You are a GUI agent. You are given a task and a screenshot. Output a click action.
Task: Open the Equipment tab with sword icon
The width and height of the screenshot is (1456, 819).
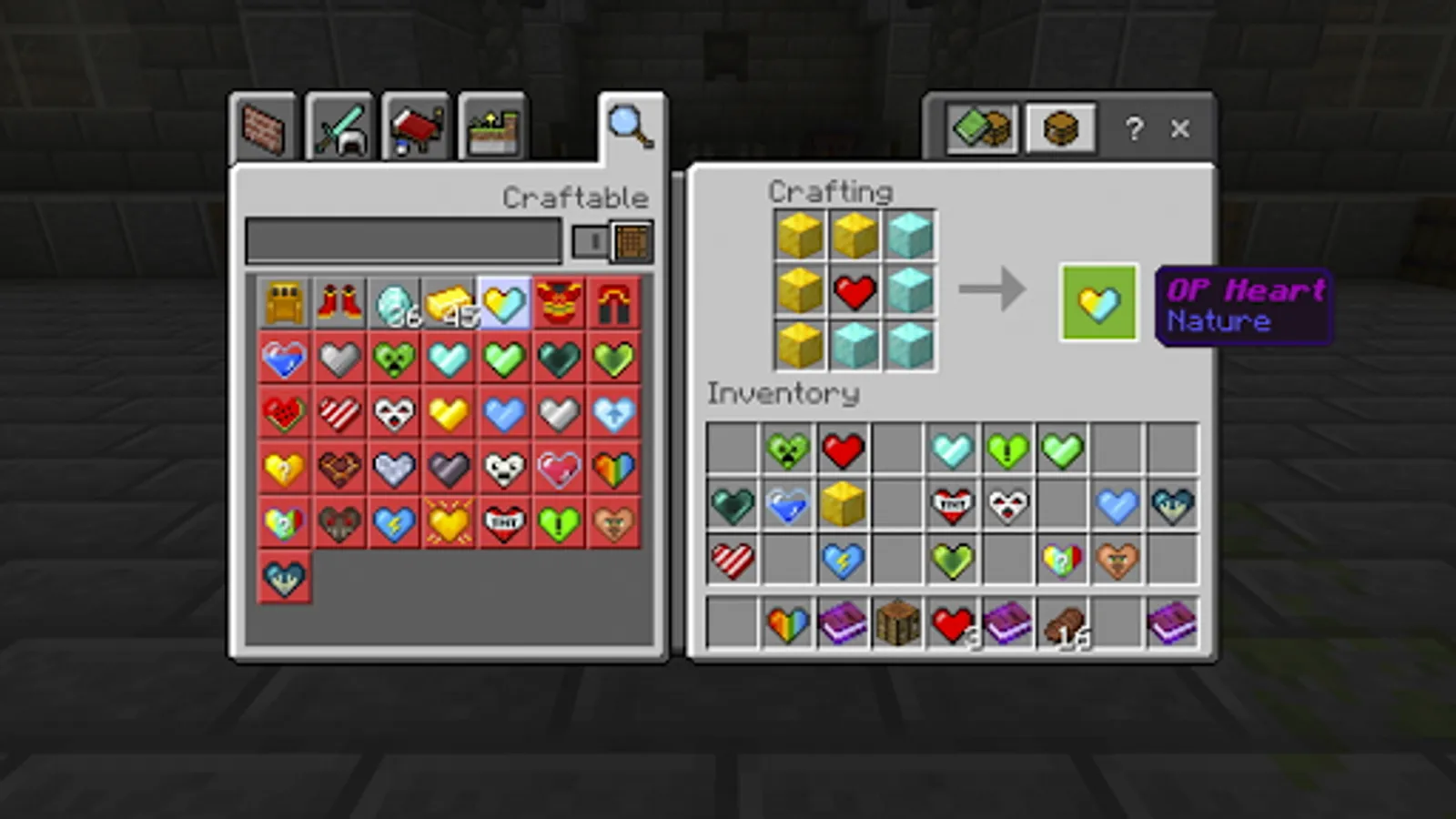click(x=339, y=127)
